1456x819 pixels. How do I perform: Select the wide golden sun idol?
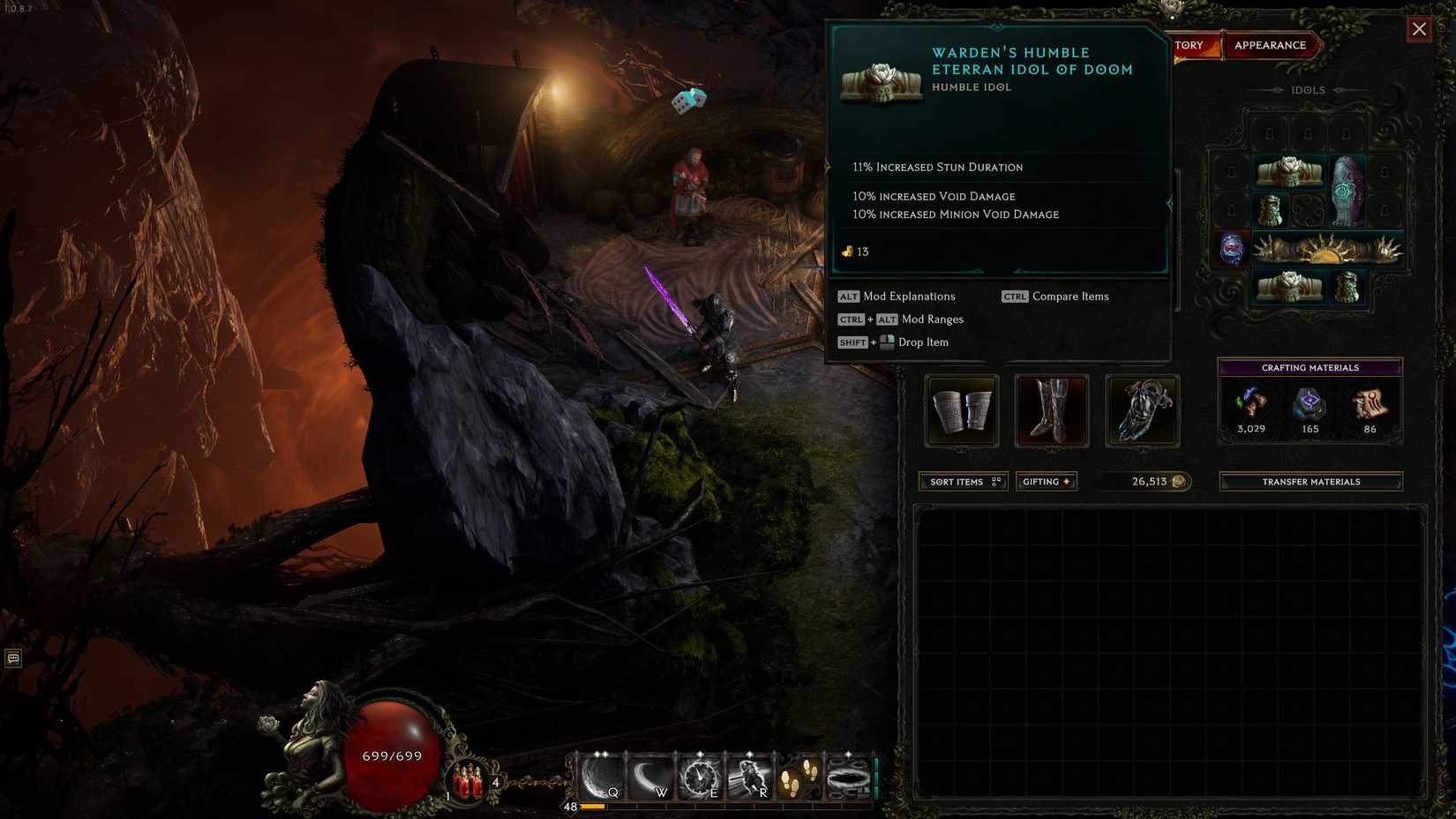click(x=1327, y=251)
